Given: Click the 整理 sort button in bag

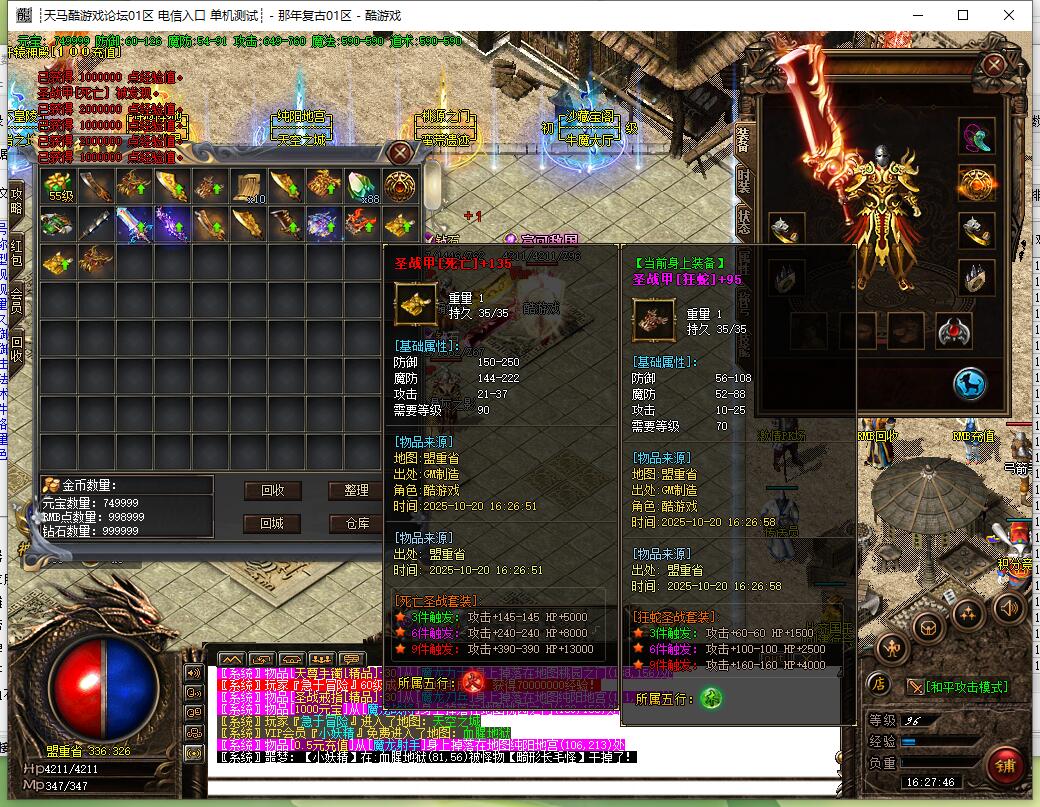Looking at the screenshot, I should (356, 490).
